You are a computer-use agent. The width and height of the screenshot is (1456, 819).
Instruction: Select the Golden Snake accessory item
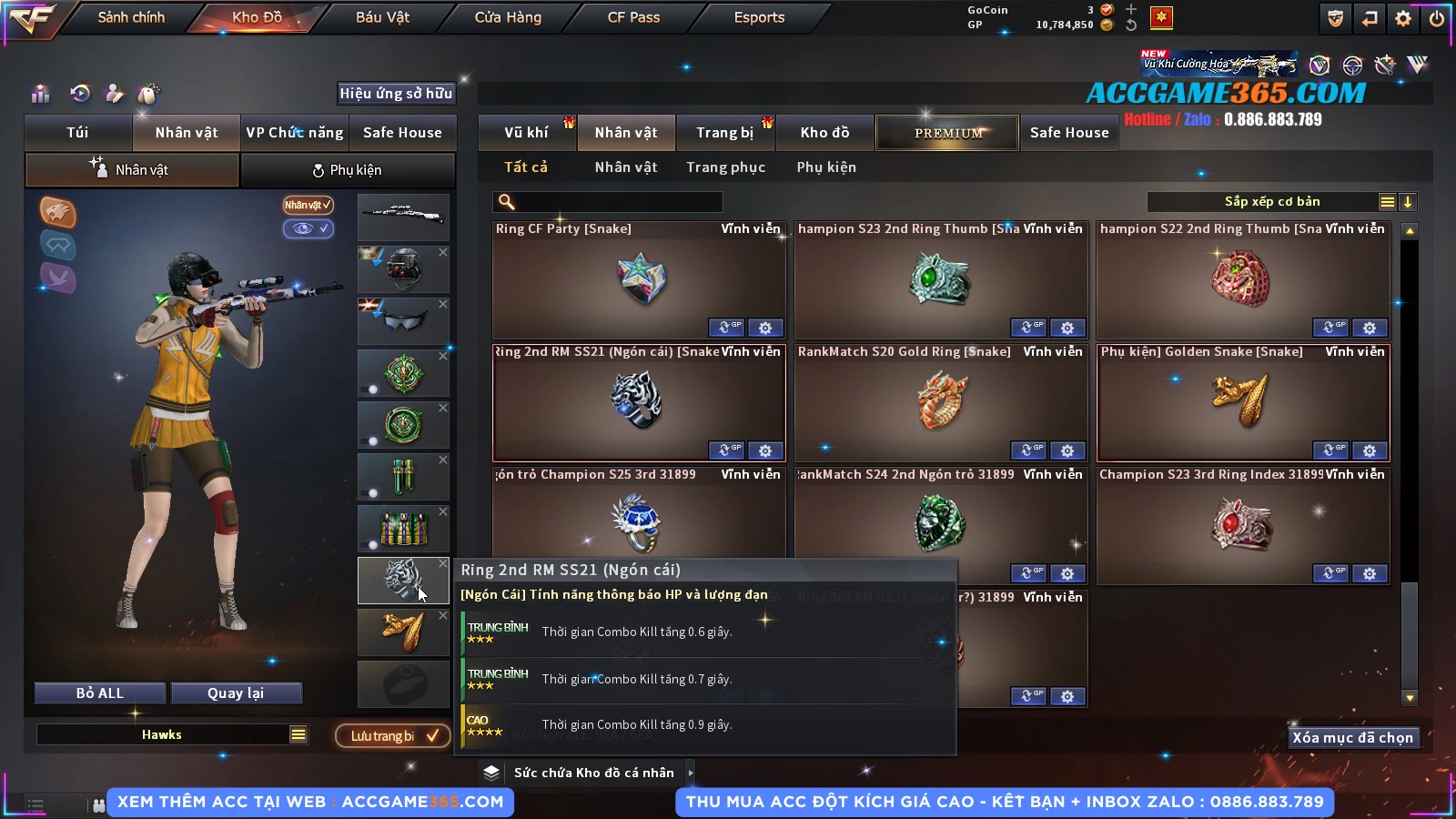[1243, 402]
